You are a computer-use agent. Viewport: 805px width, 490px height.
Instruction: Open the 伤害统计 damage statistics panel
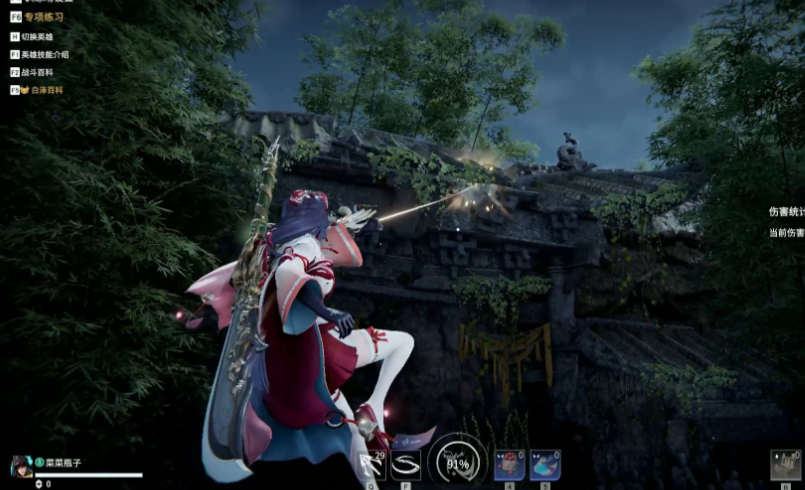pyautogui.click(x=786, y=212)
